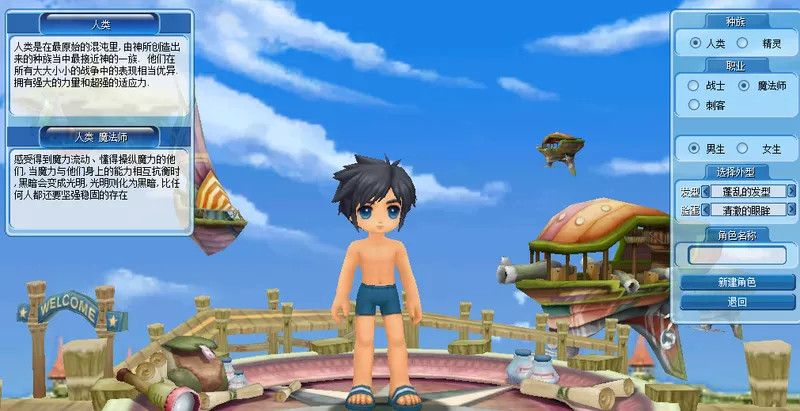Set gender to 女生 (Female)

tap(744, 149)
